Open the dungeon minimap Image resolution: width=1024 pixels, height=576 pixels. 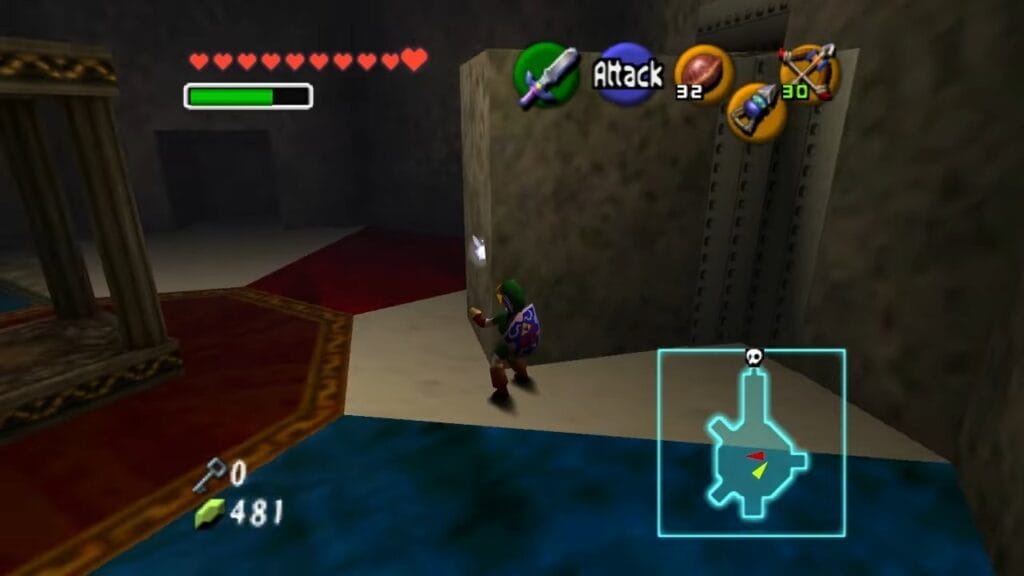(751, 443)
